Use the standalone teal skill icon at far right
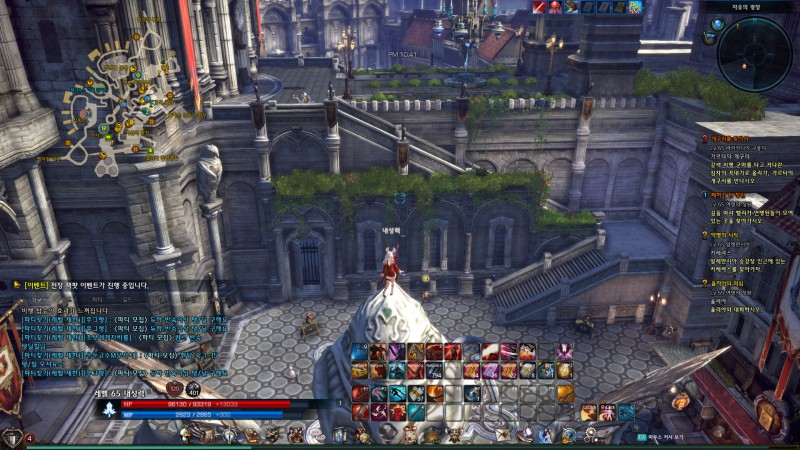Image resolution: width=800 pixels, height=450 pixels. (626, 412)
